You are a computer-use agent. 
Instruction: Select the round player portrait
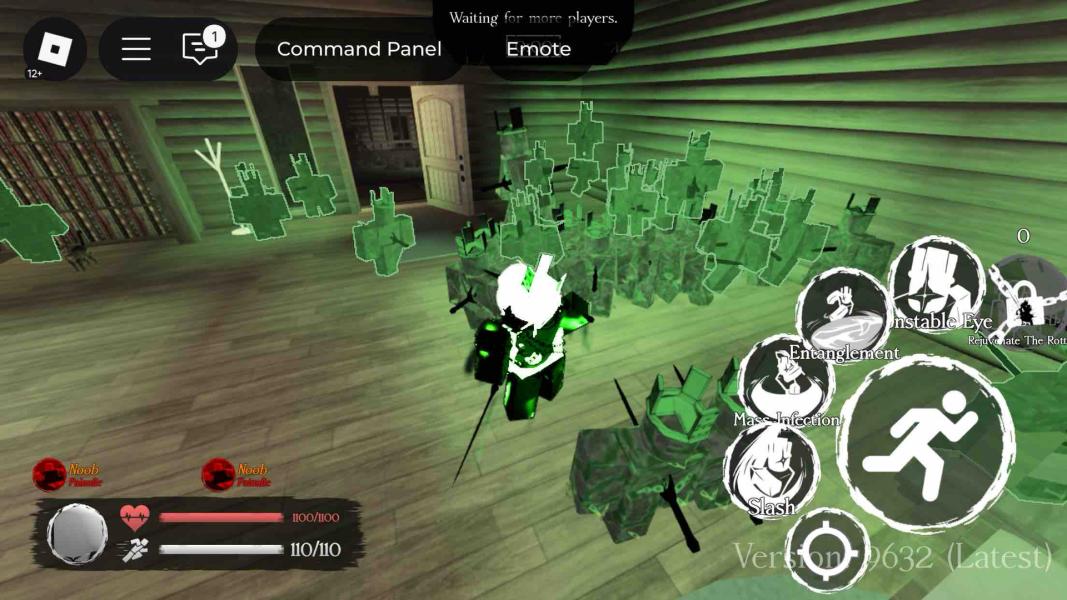point(77,534)
